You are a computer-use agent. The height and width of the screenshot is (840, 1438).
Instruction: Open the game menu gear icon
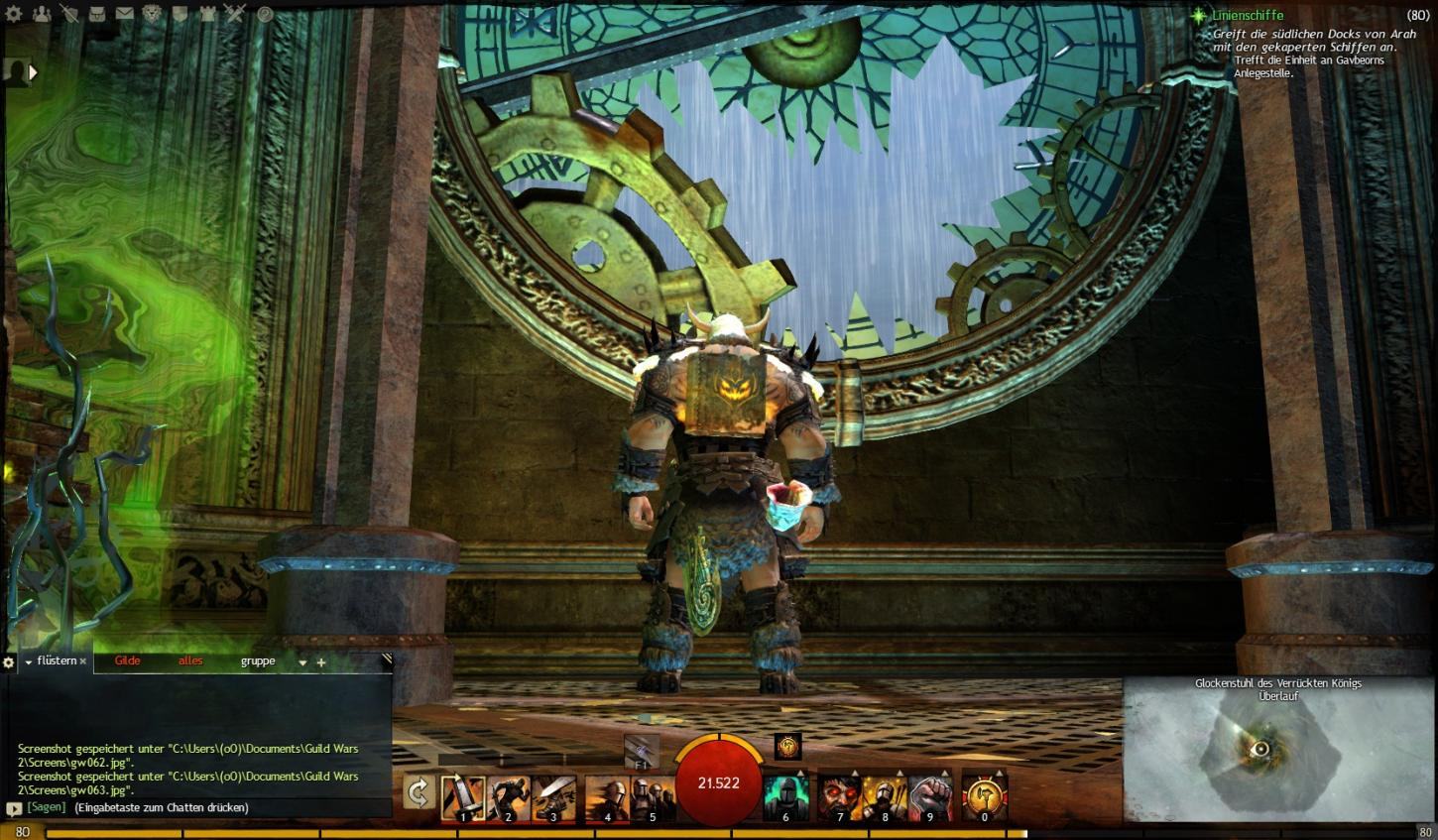14,14
